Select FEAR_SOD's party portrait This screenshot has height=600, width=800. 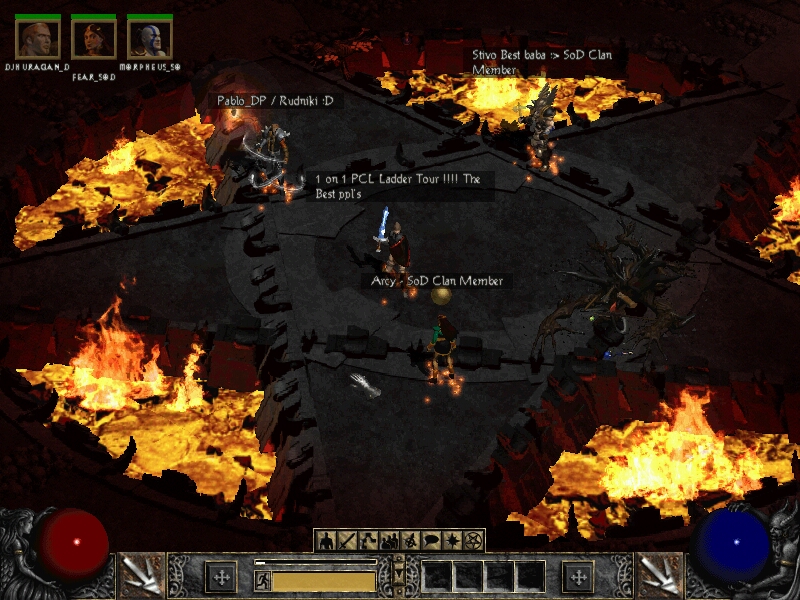click(94, 38)
